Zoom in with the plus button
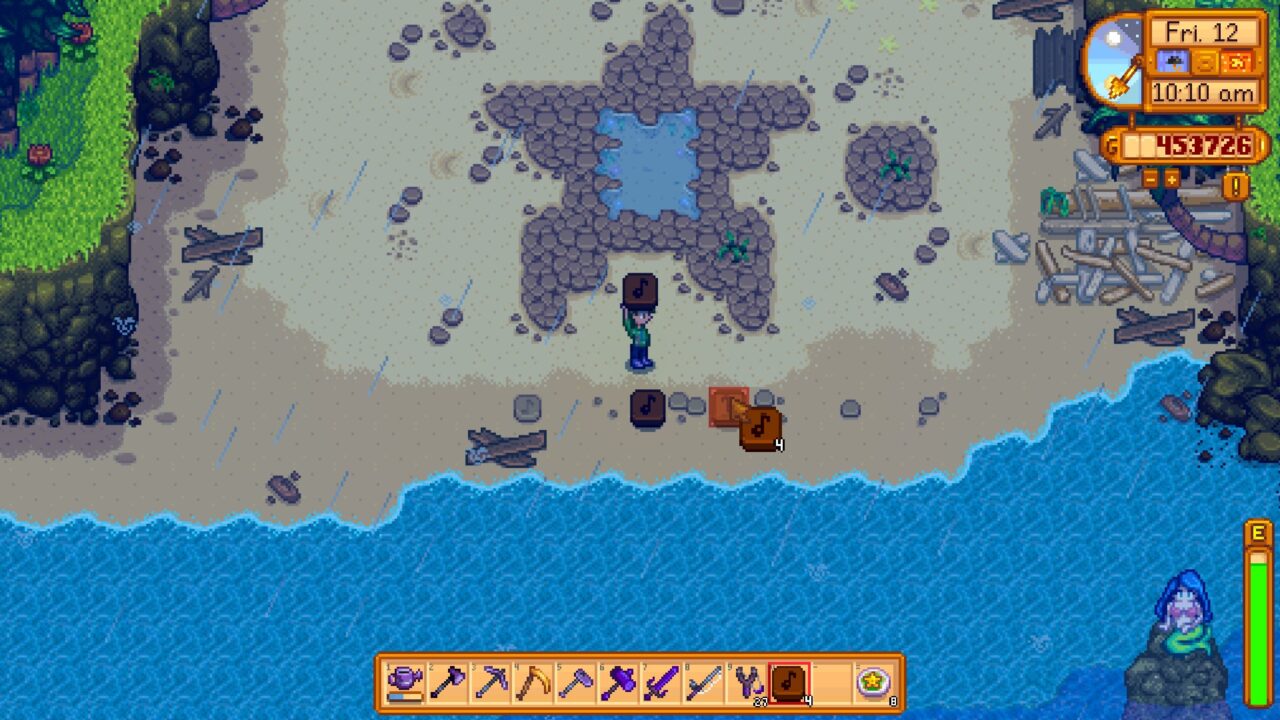 click(x=1171, y=180)
